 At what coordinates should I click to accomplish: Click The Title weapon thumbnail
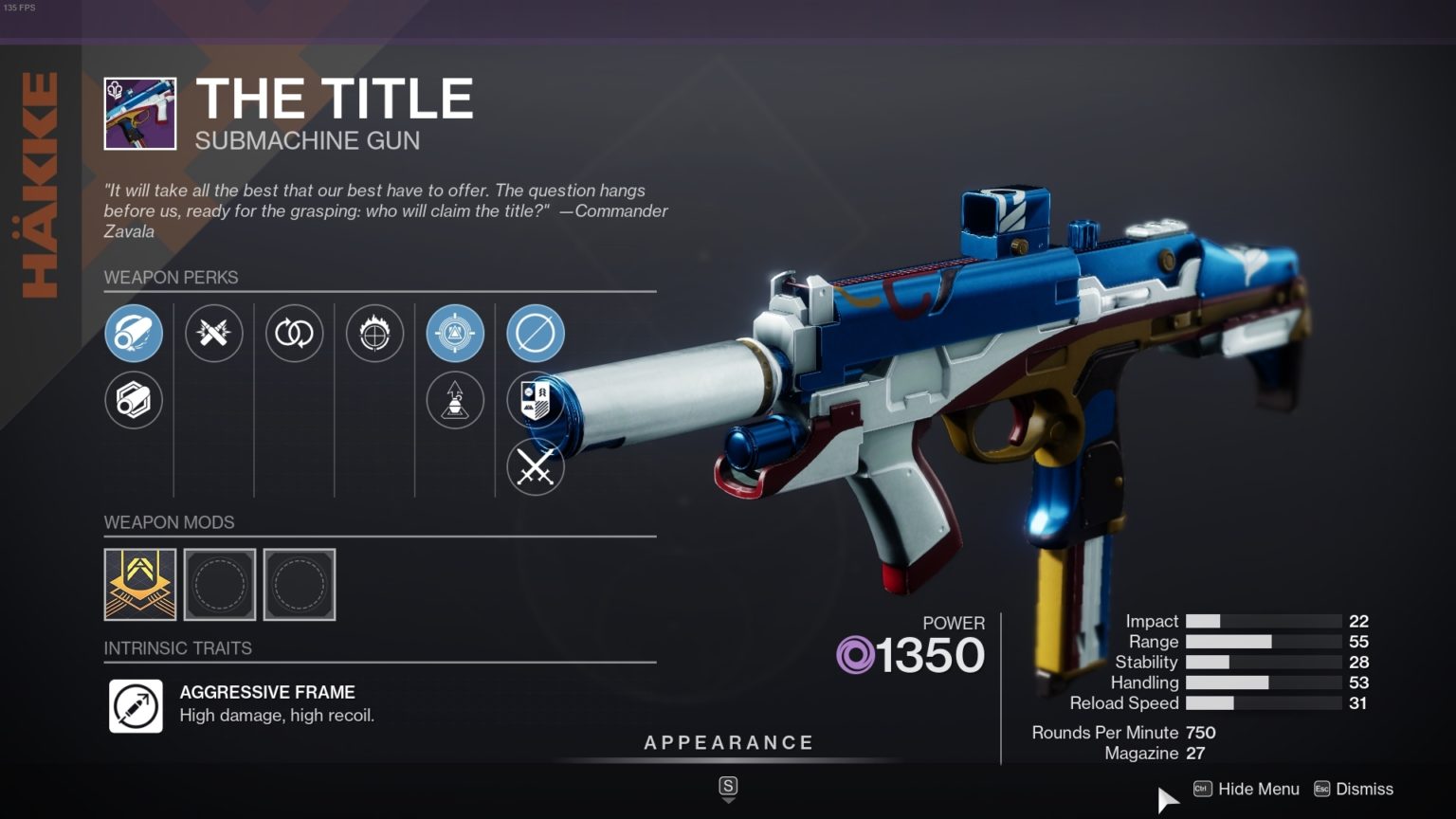click(x=138, y=111)
